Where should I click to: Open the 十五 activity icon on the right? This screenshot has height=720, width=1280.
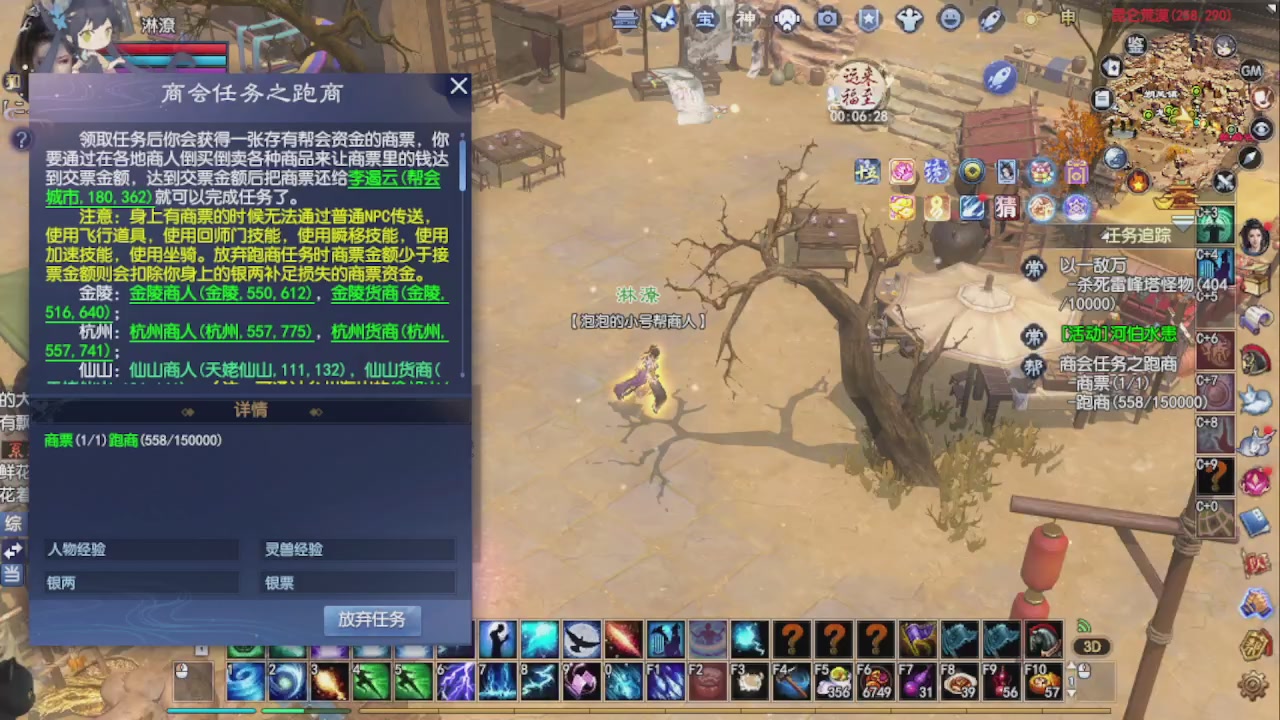pos(868,172)
